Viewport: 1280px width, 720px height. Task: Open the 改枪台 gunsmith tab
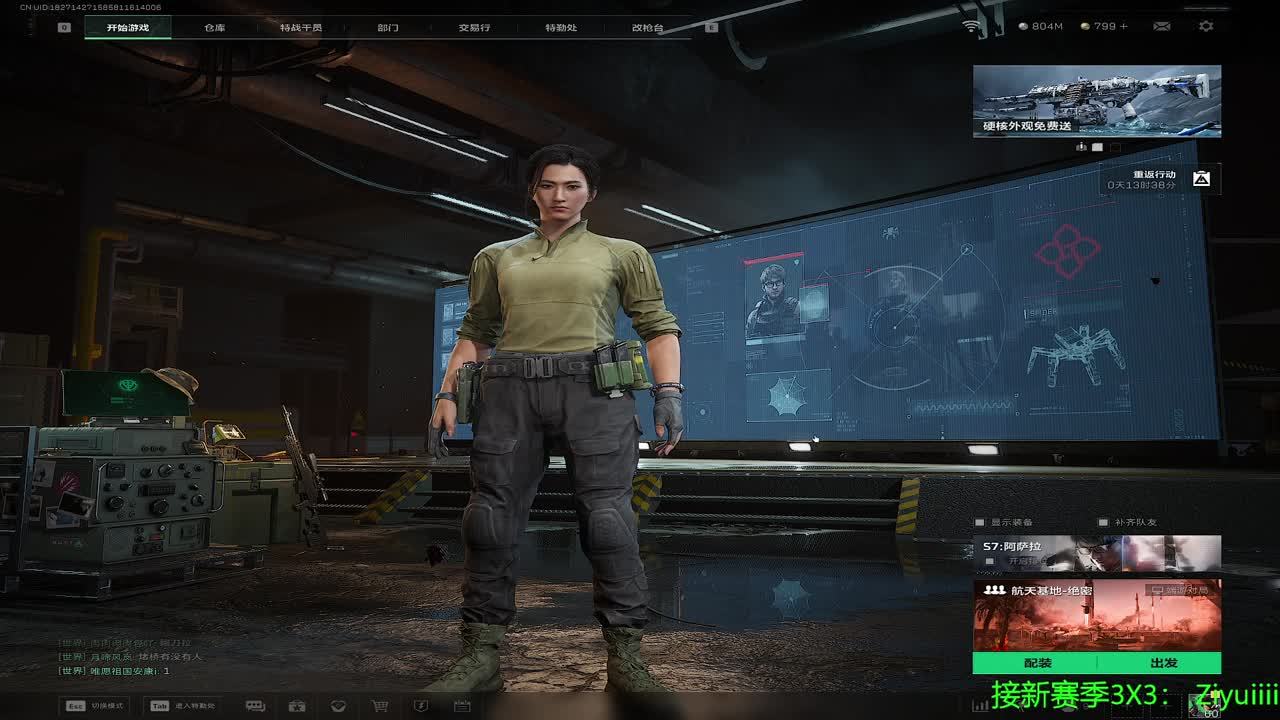pos(647,27)
